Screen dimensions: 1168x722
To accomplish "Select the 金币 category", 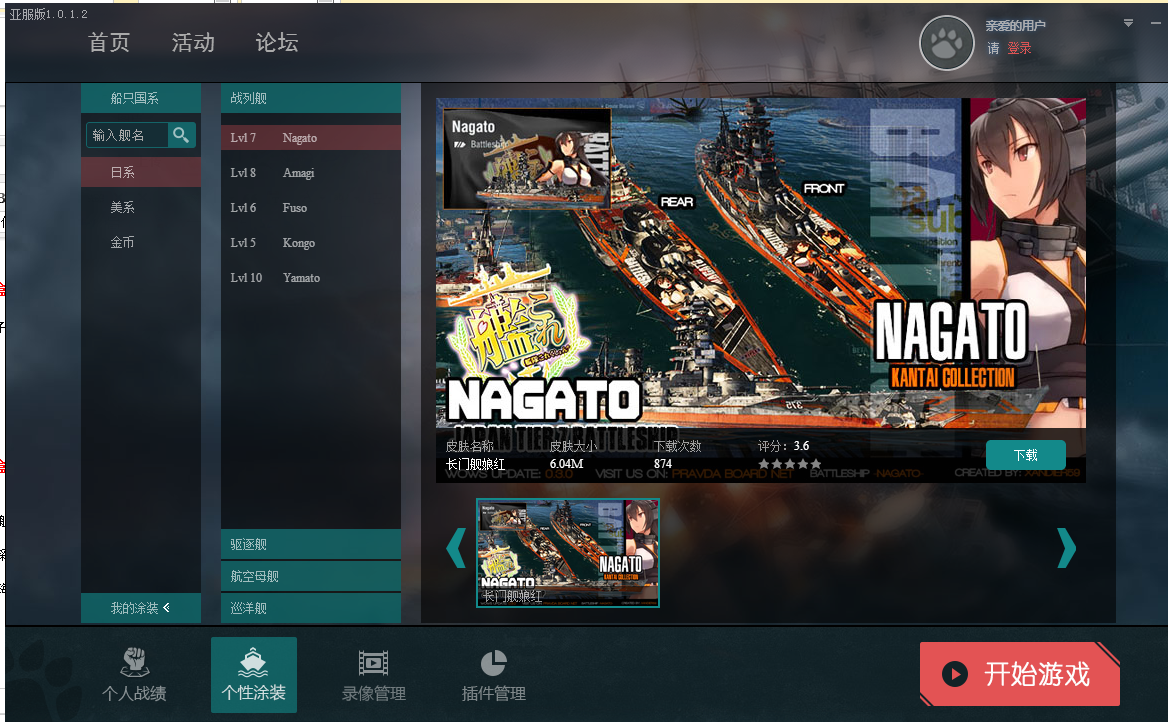I will 123,242.
